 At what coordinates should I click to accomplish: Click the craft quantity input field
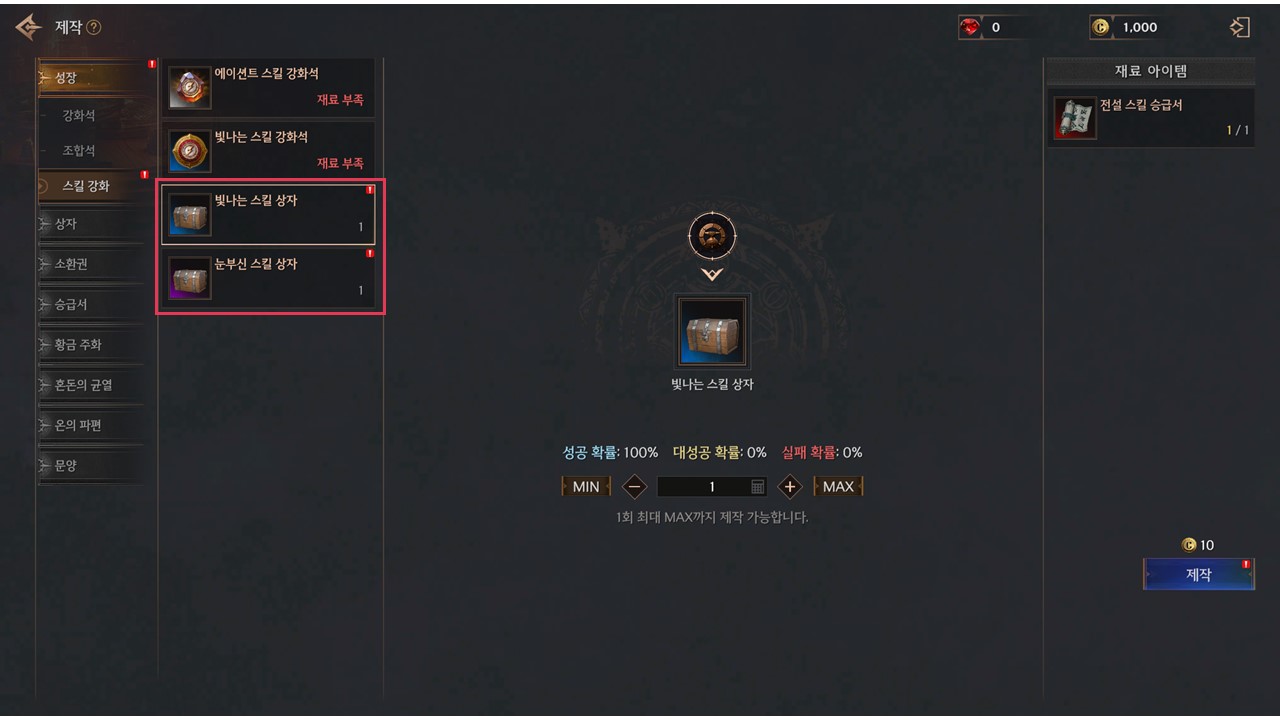(x=704, y=487)
